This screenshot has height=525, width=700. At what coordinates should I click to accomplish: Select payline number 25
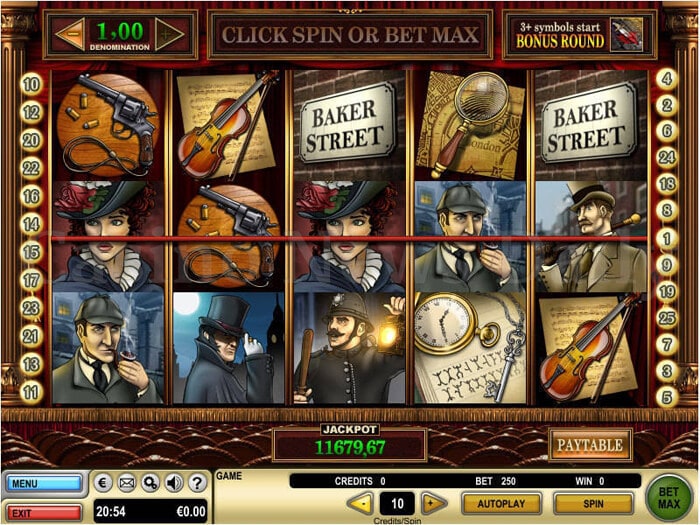click(667, 317)
